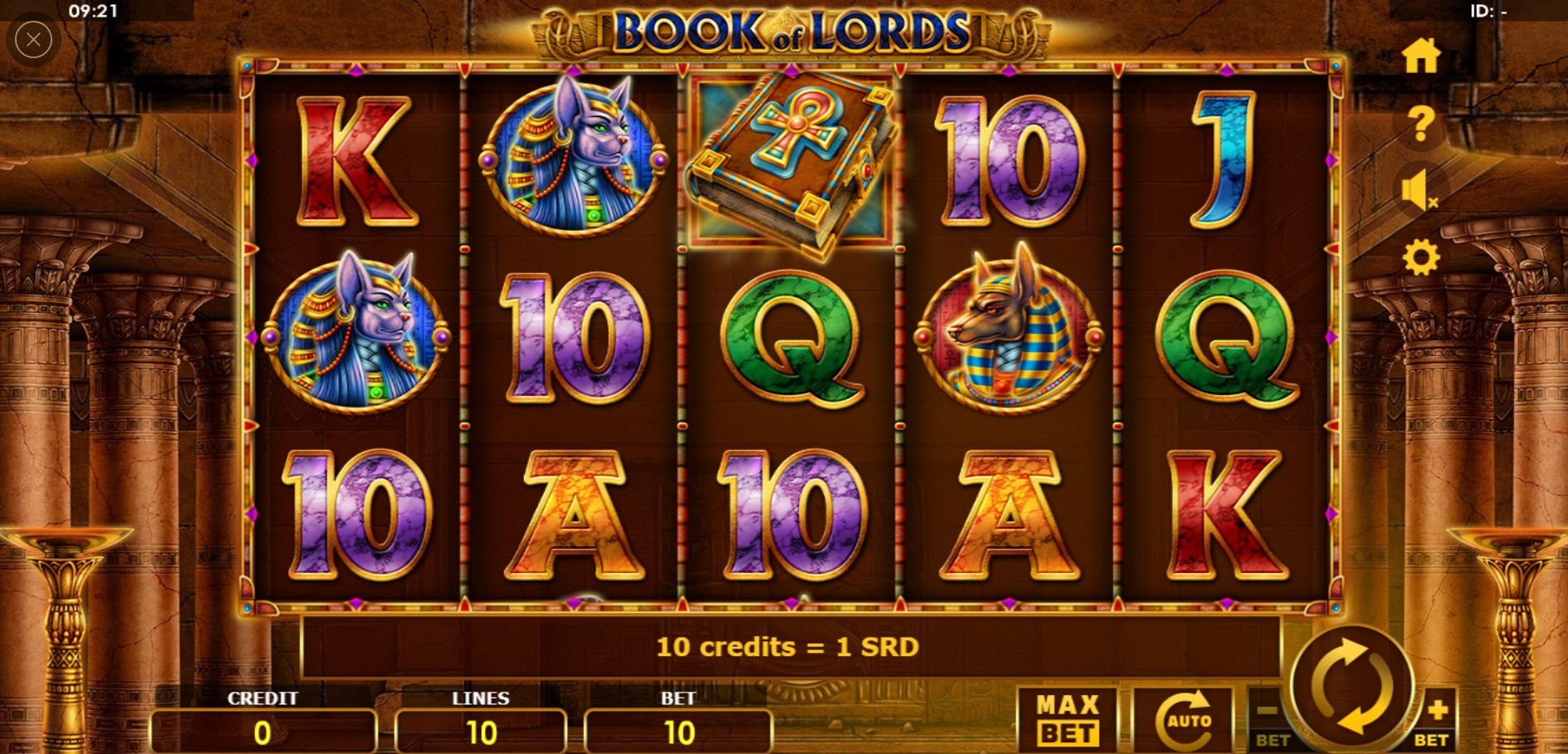The height and width of the screenshot is (754, 1568).
Task: Click the BET amount display showing 10
Action: click(x=679, y=732)
